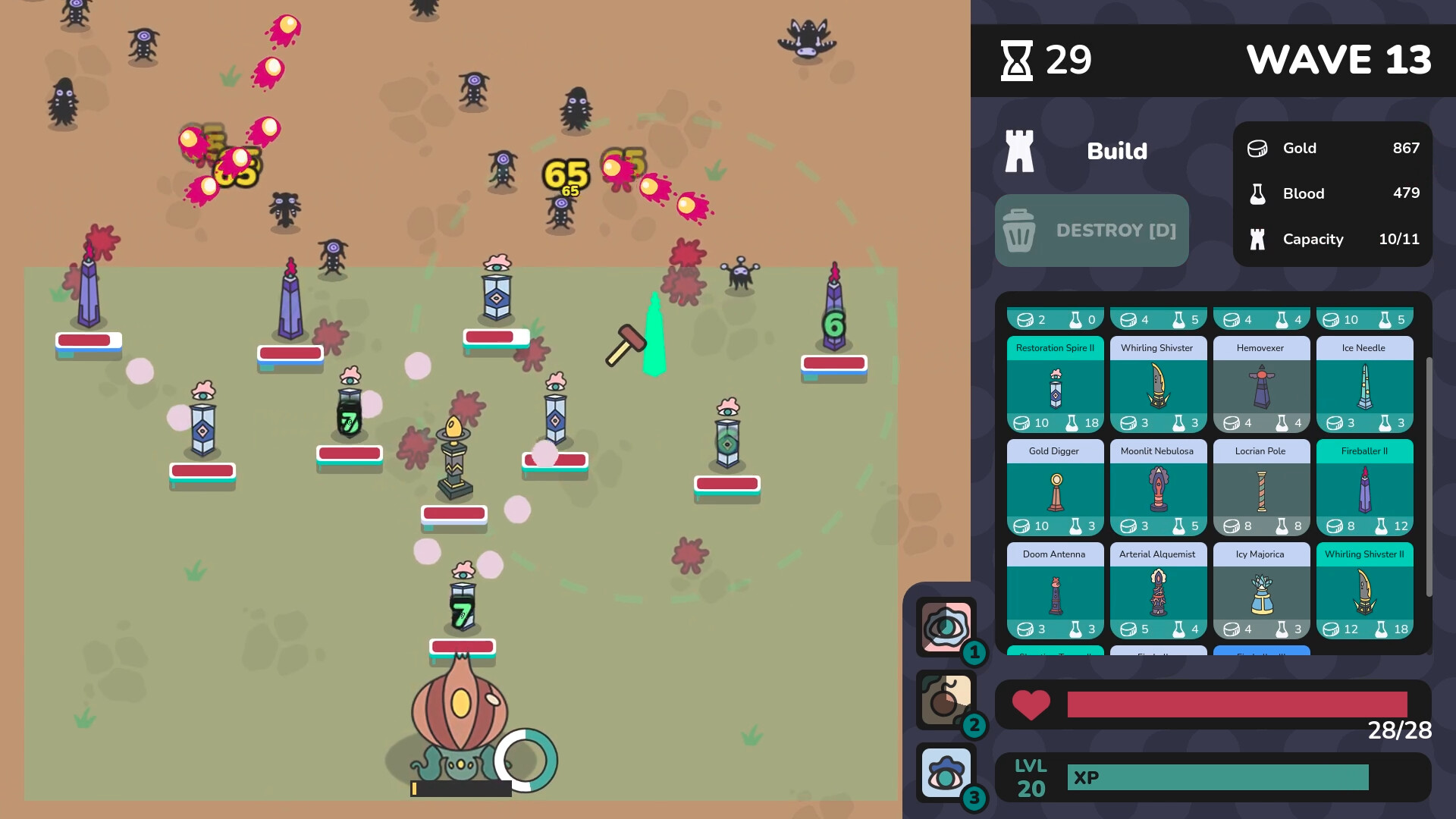
Task: Select the Moonlit Nebulosa tower
Action: click(1158, 486)
